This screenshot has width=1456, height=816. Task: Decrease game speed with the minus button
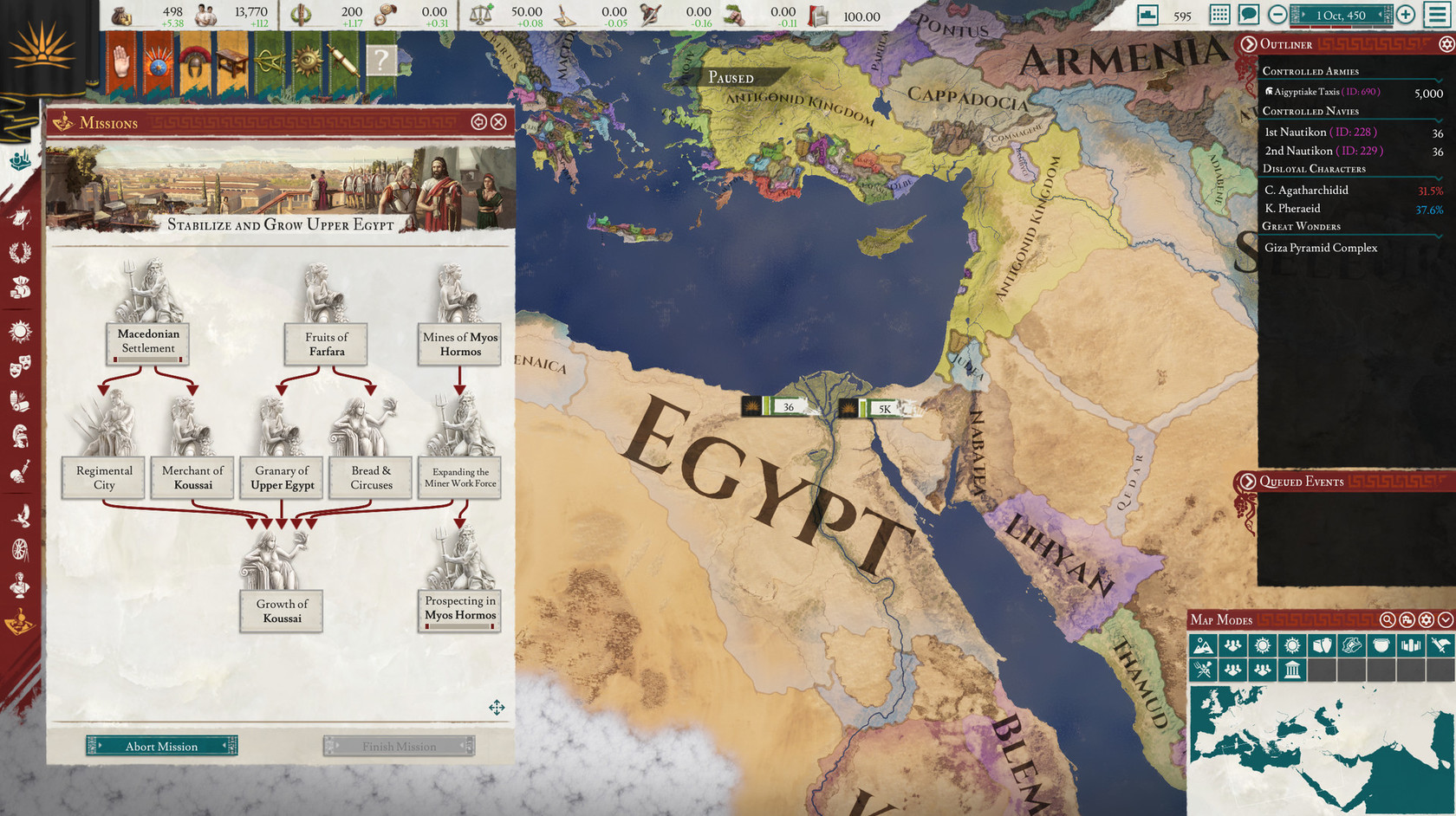coord(1277,15)
